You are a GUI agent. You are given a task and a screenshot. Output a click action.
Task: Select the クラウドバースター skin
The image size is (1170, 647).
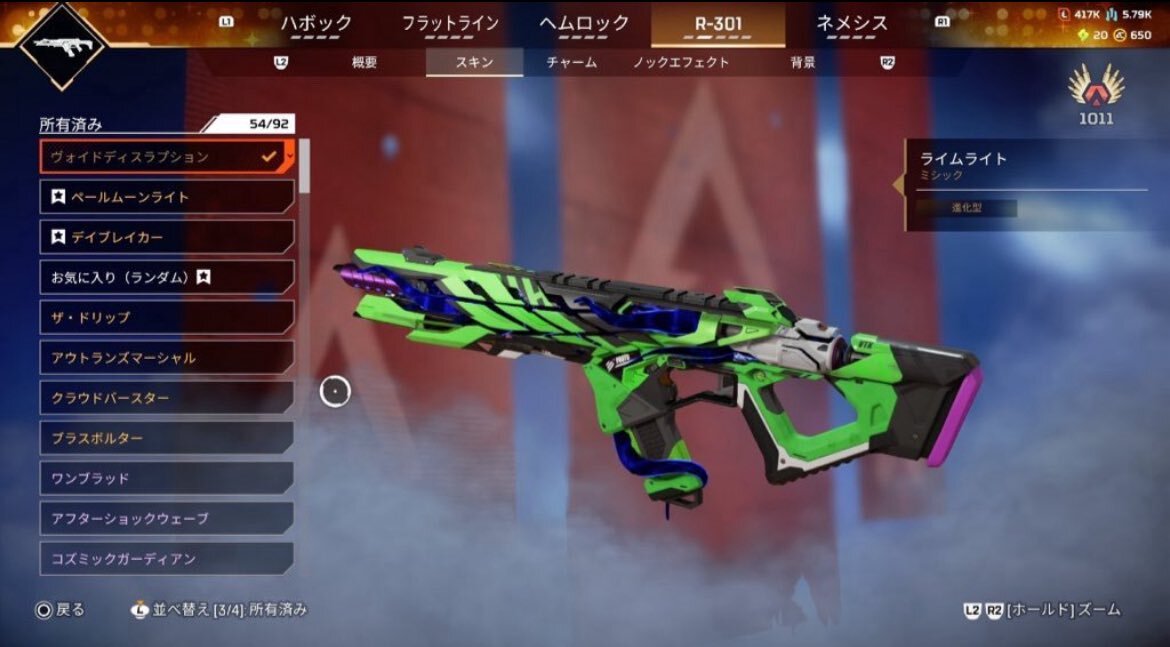click(166, 398)
